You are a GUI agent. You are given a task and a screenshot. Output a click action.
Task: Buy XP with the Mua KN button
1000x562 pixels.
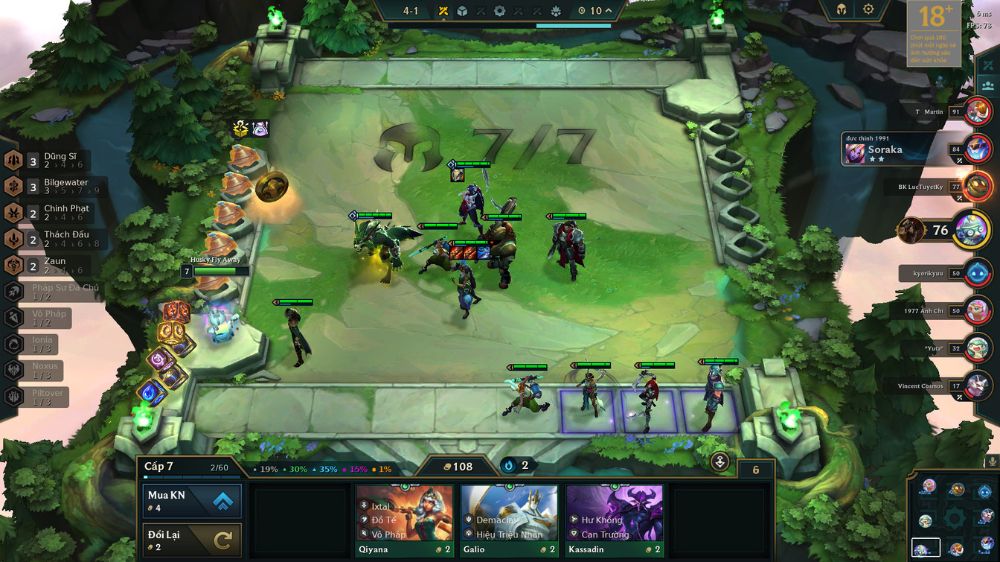click(x=192, y=500)
